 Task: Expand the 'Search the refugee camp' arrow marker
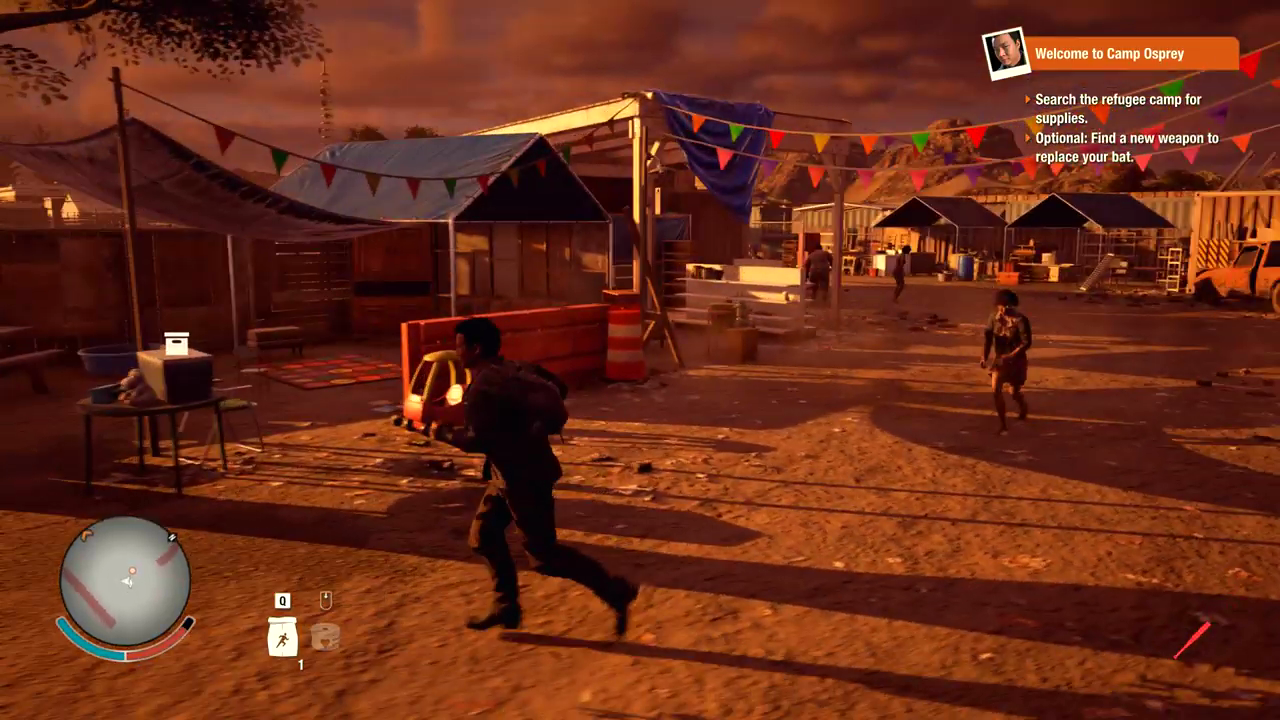1030,99
